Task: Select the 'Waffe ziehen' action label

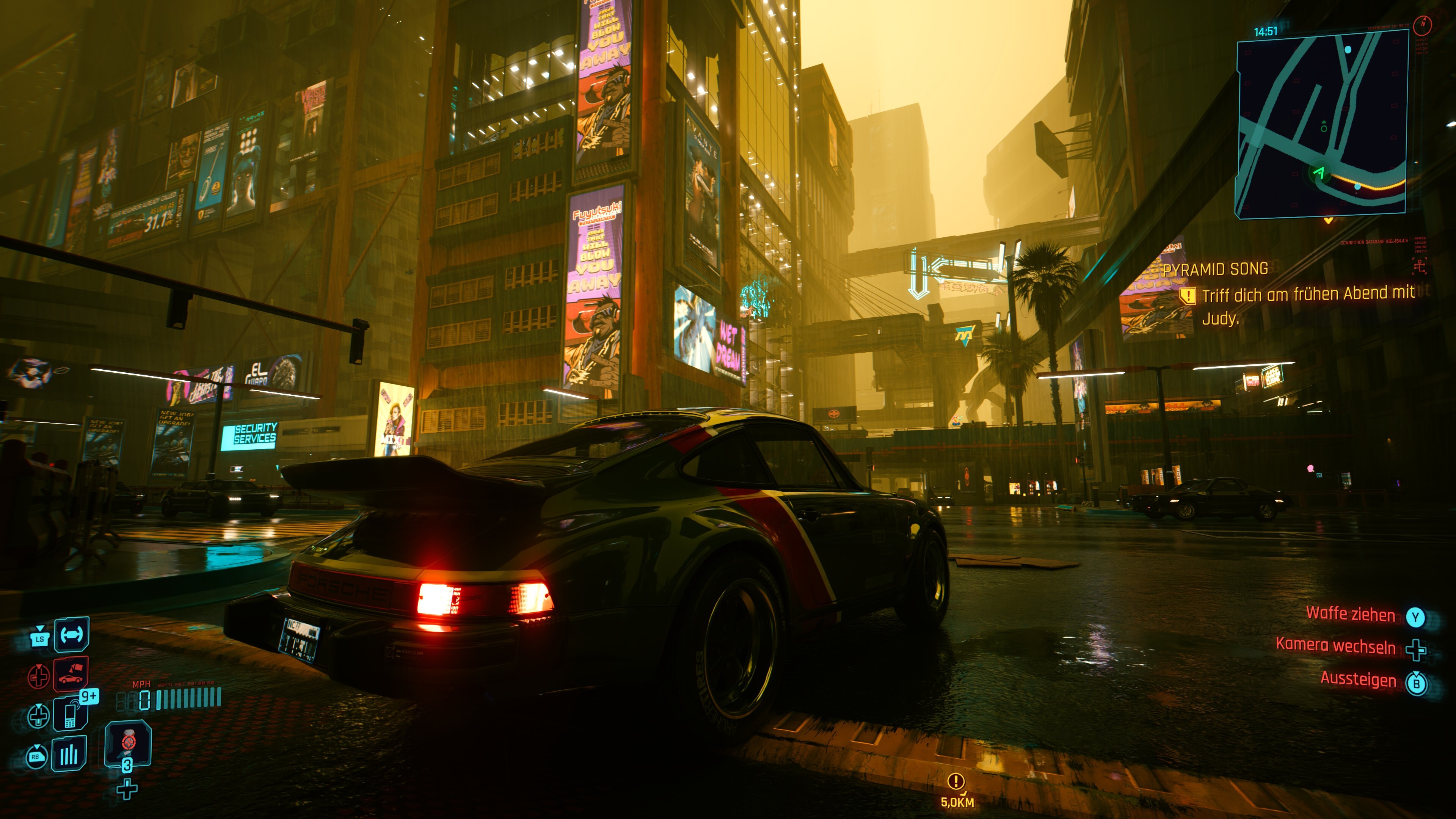Action: click(1350, 614)
